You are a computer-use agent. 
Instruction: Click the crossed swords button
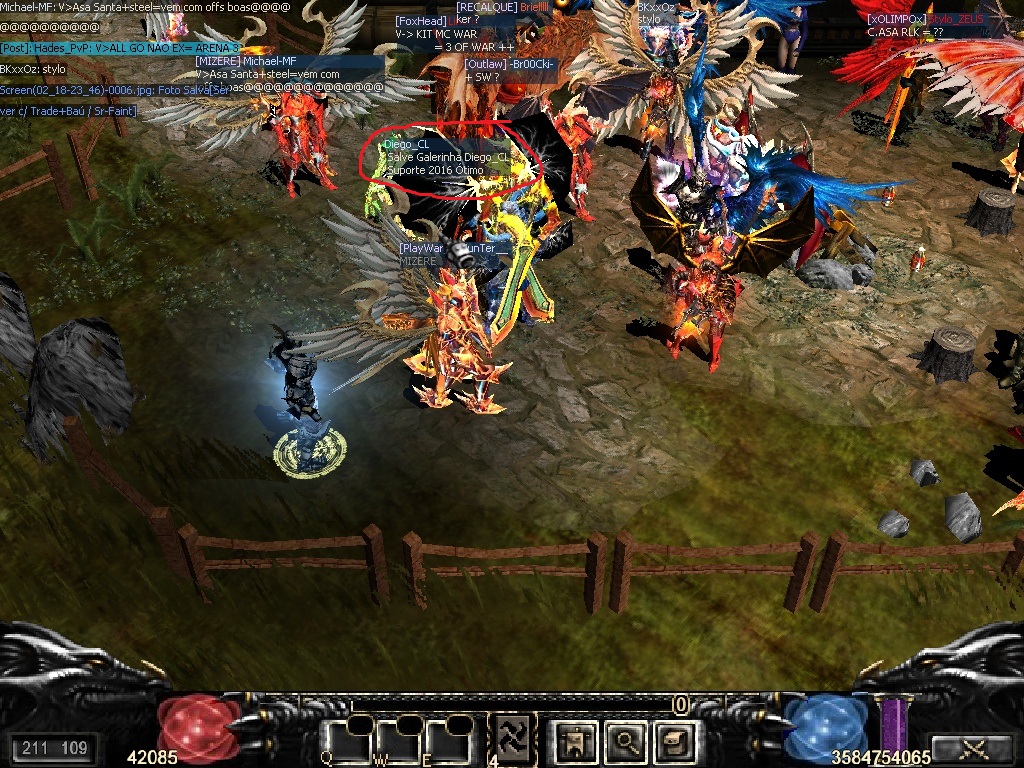tap(972, 748)
